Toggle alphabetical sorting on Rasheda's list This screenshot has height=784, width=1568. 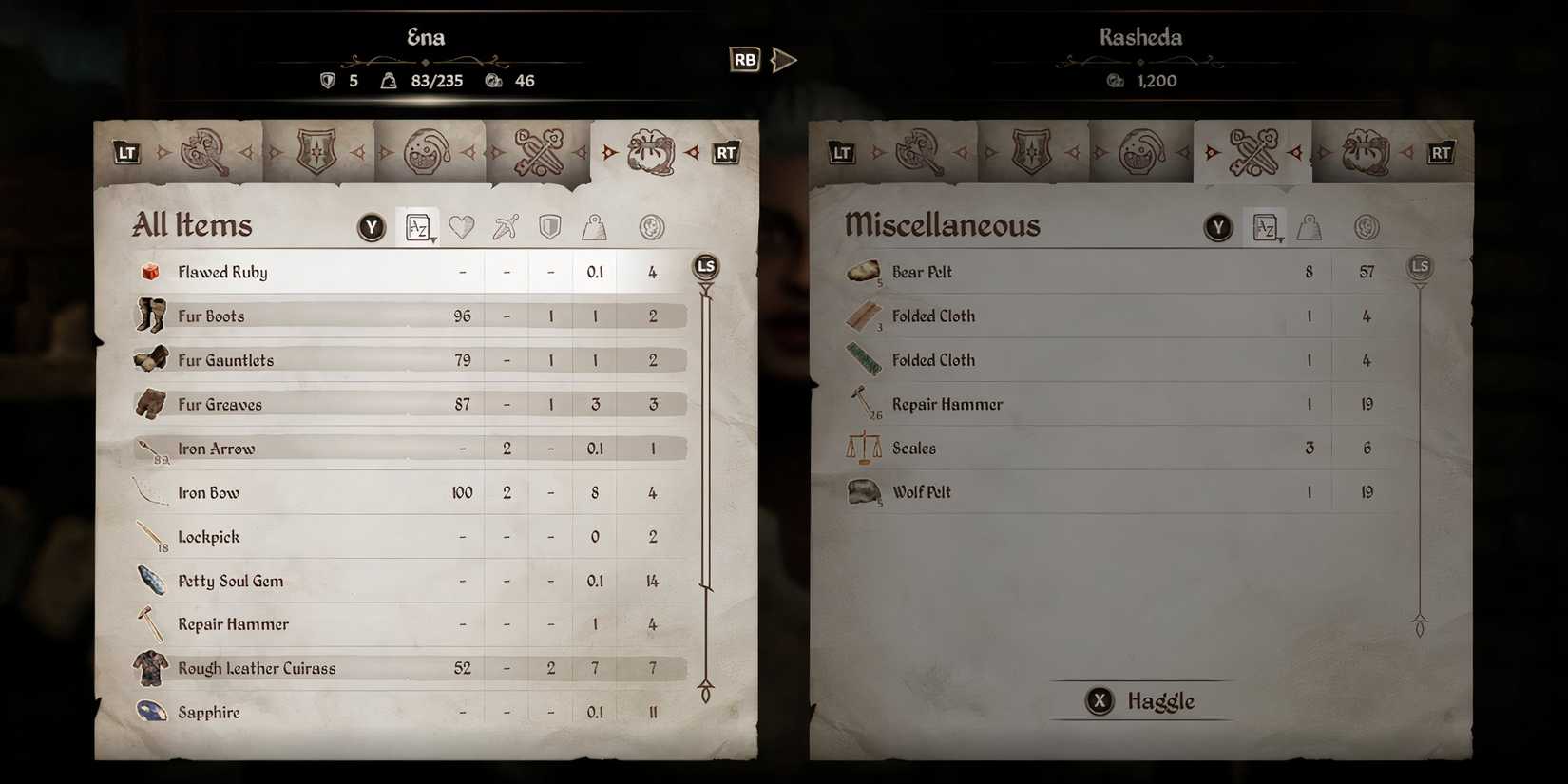1266,226
